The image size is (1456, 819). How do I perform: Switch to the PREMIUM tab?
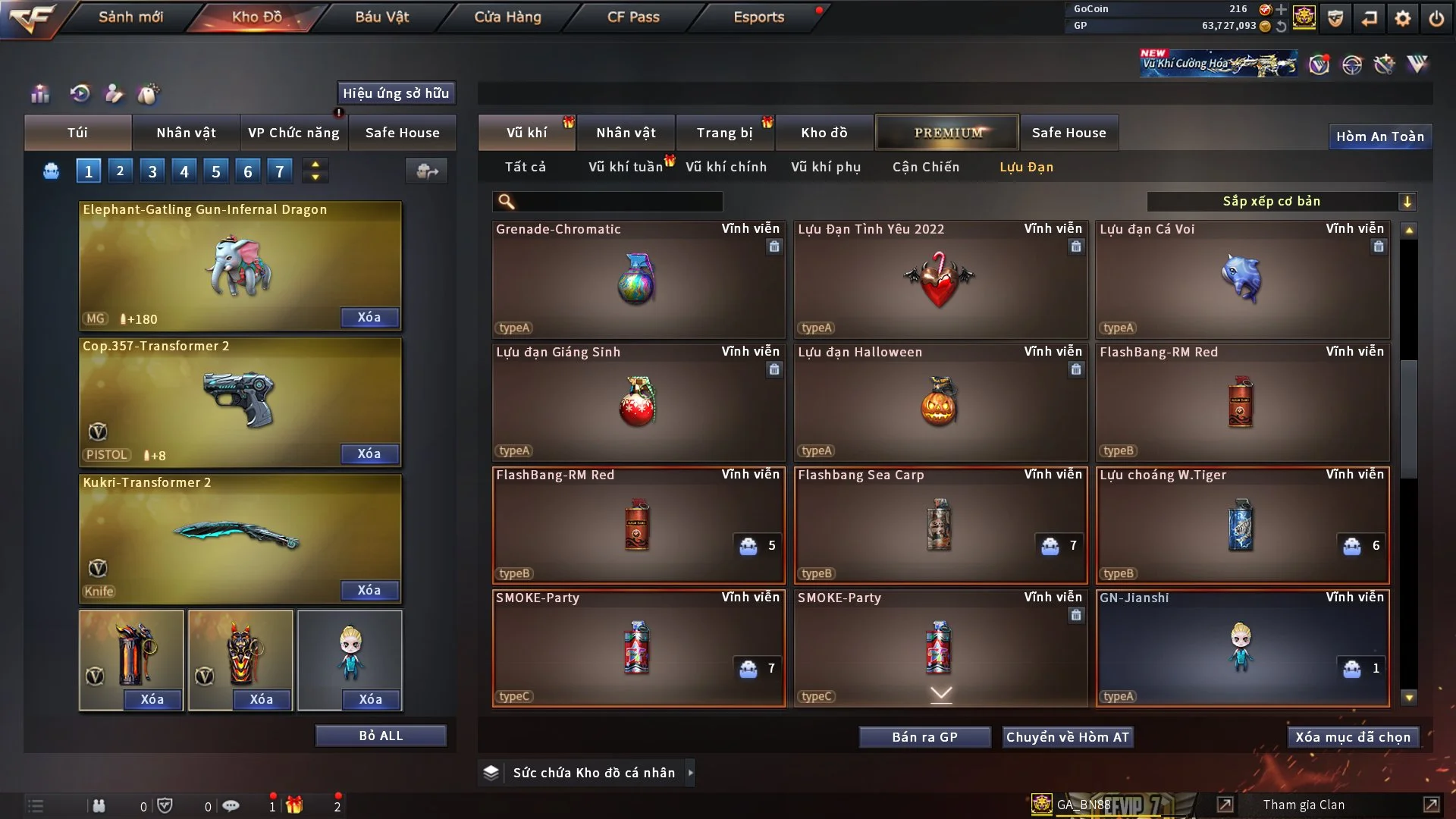[947, 133]
